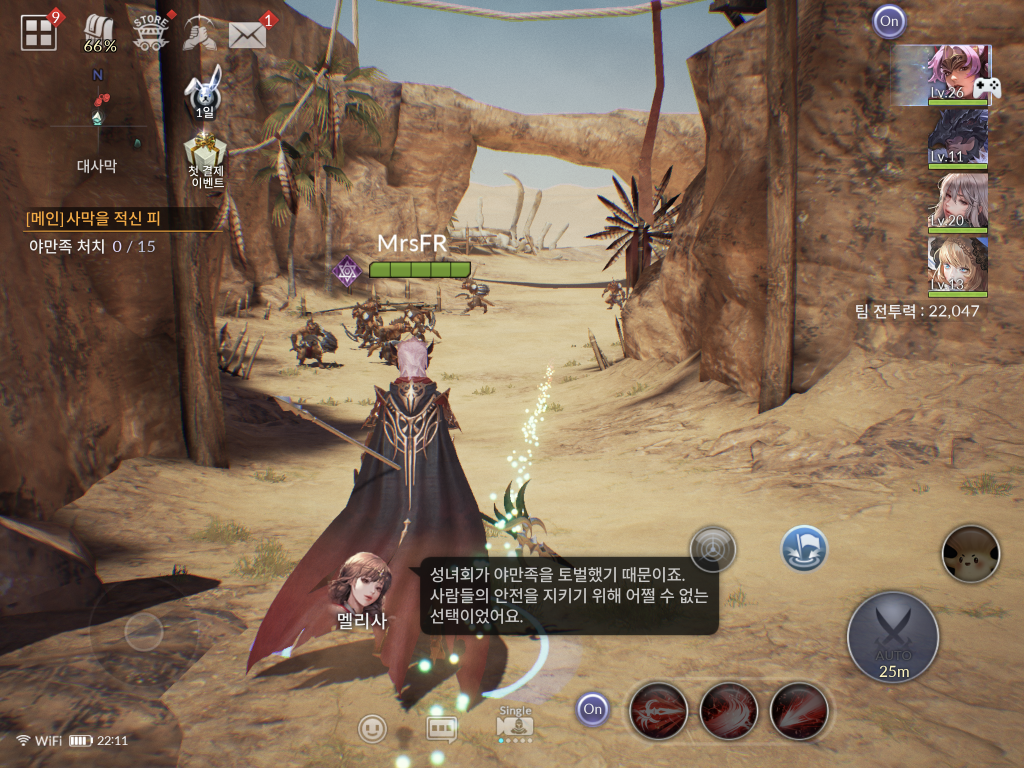Tap the Single mode selector

(x=515, y=724)
